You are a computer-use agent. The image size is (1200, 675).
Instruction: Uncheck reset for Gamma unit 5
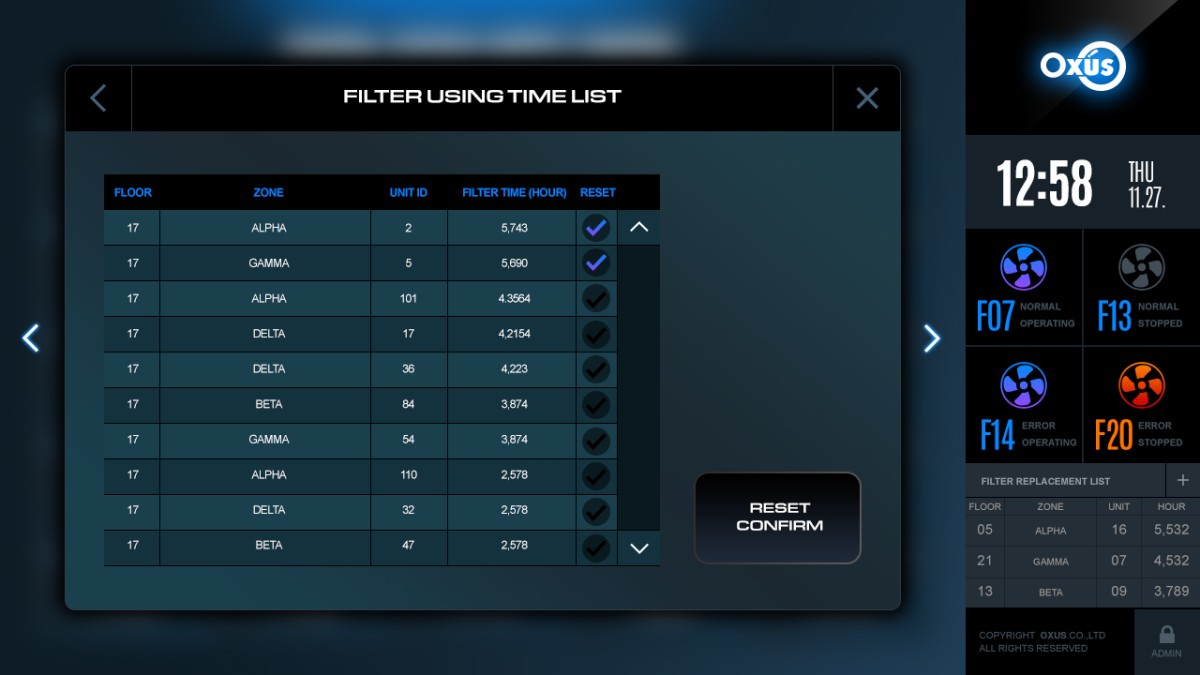click(x=596, y=263)
